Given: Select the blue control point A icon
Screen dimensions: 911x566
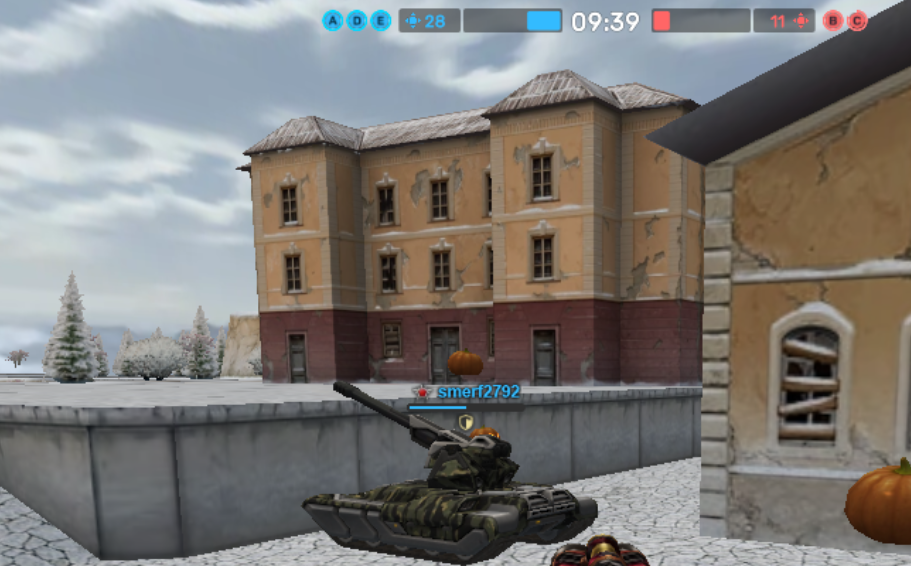Looking at the screenshot, I should 333,21.
